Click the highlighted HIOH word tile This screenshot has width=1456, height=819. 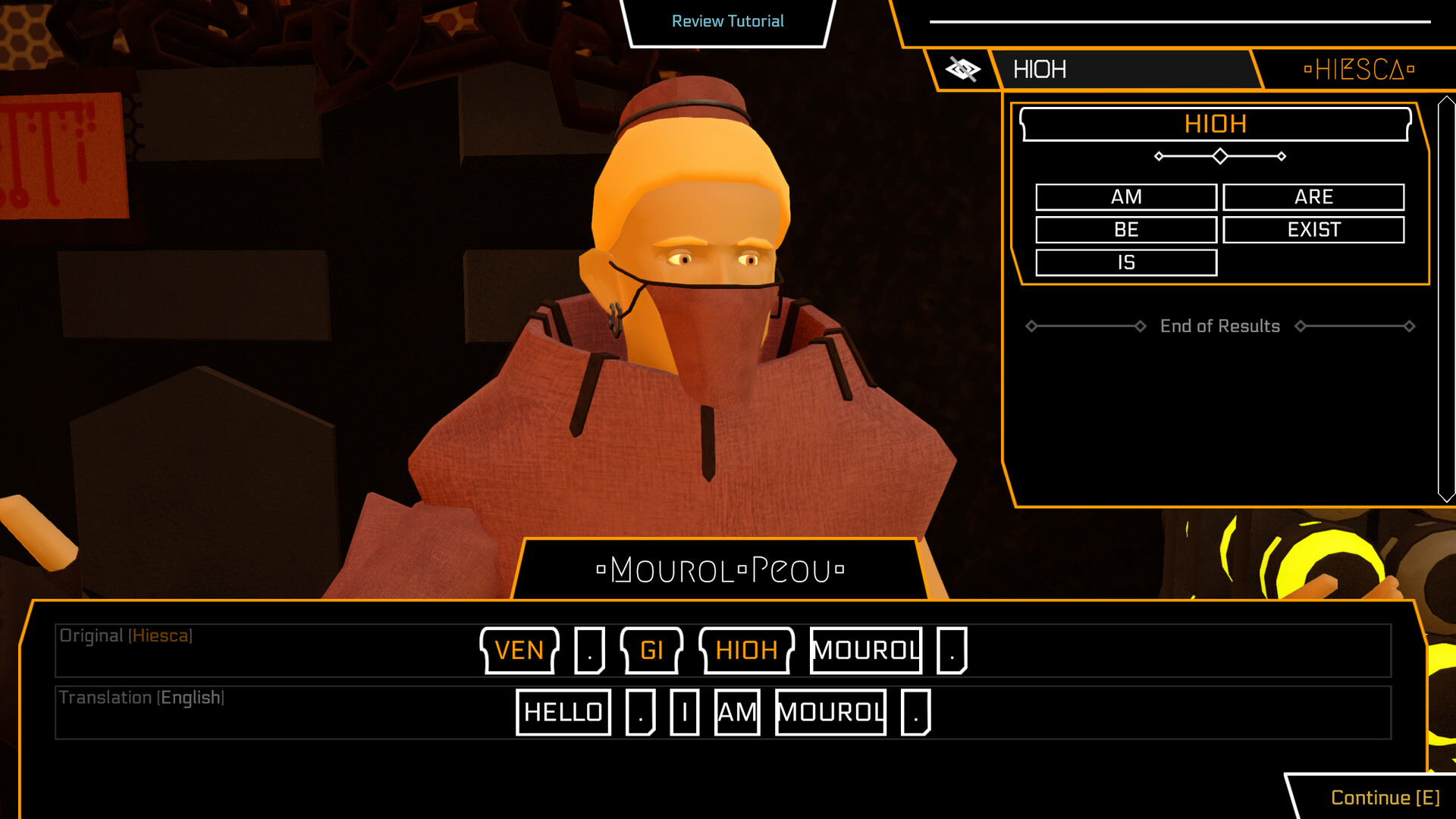point(746,651)
